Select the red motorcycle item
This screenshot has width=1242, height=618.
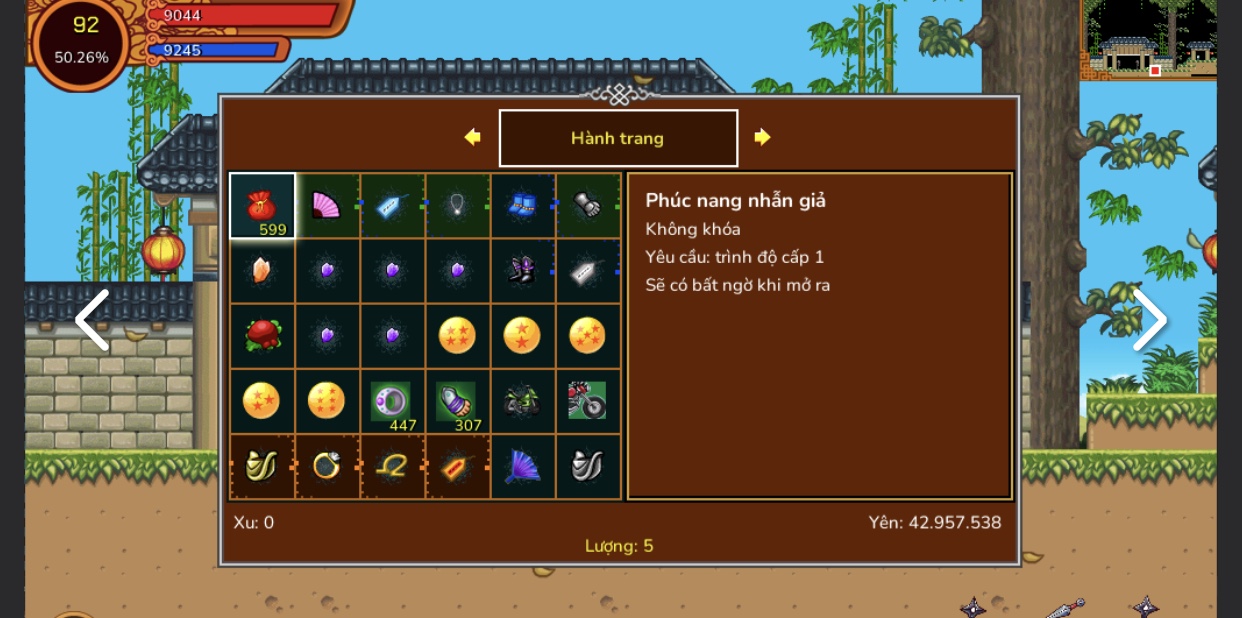(x=587, y=401)
